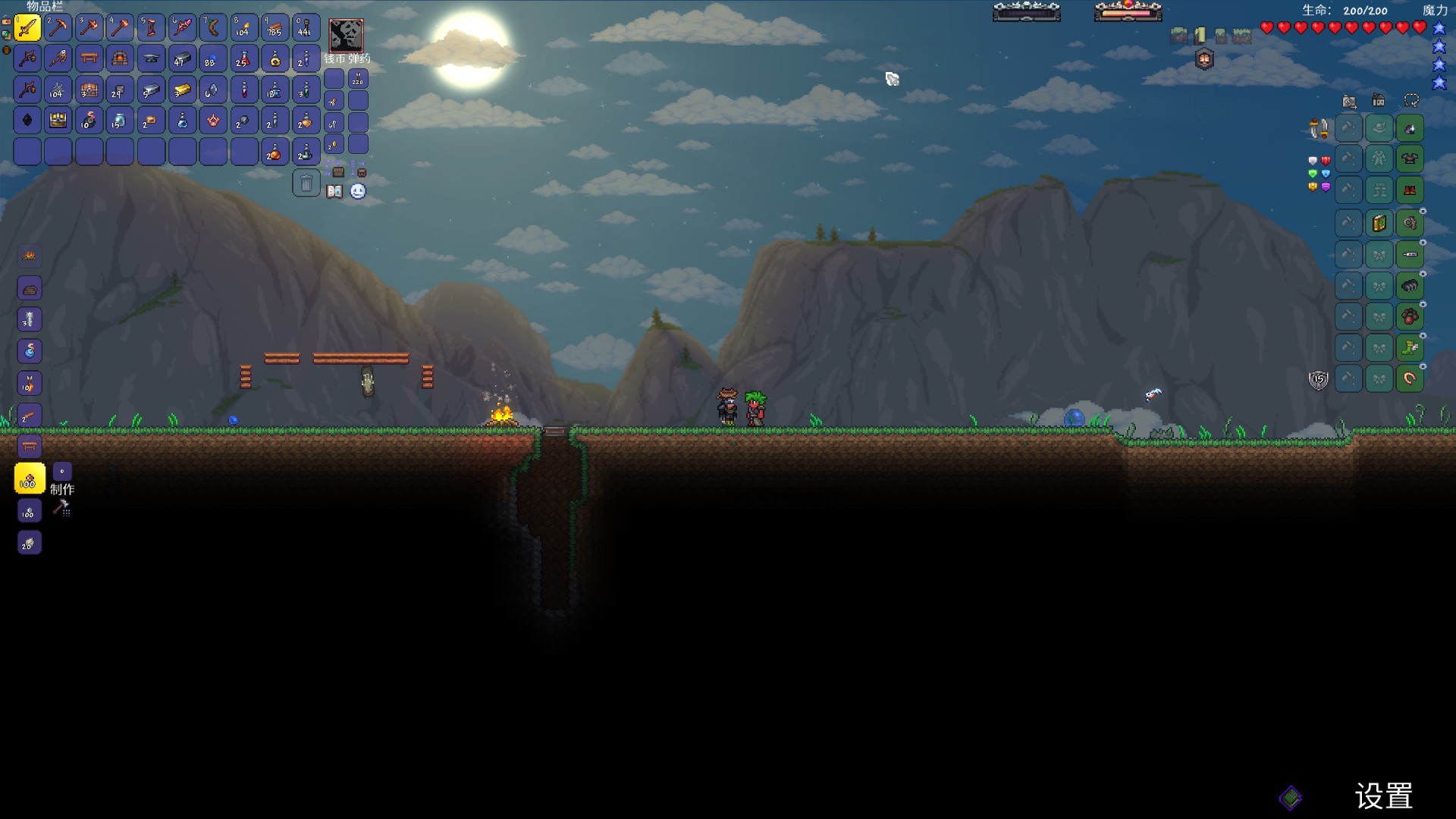Choose the wooden boomerang hotbar slot
1456x819 pixels.
(213, 28)
